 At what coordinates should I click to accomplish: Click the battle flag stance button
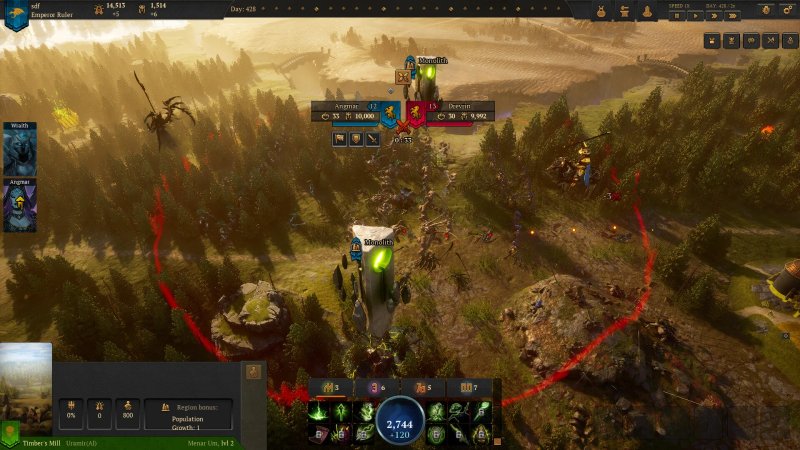pos(341,139)
